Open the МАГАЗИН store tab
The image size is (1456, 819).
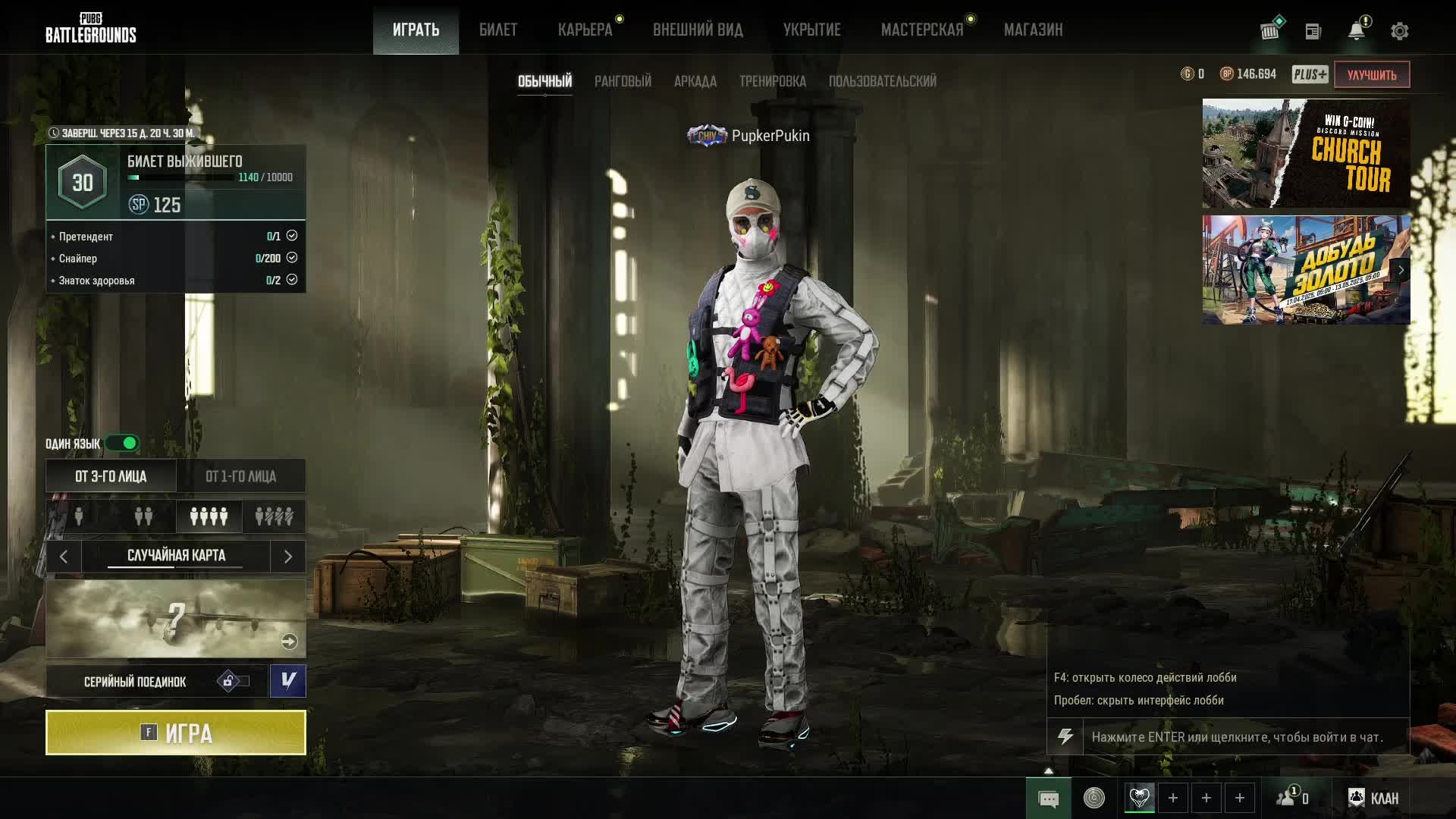pyautogui.click(x=1033, y=30)
